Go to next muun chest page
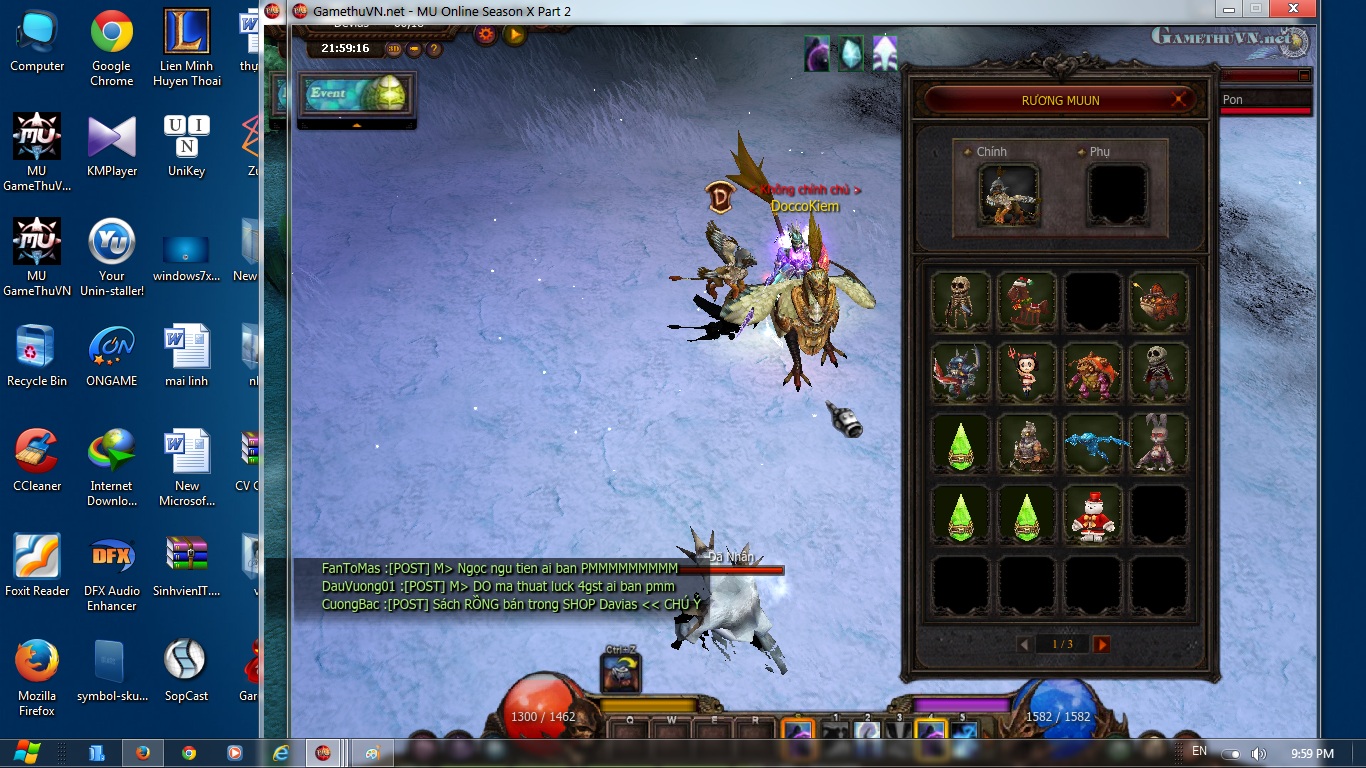The image size is (1366, 768). 1102,645
